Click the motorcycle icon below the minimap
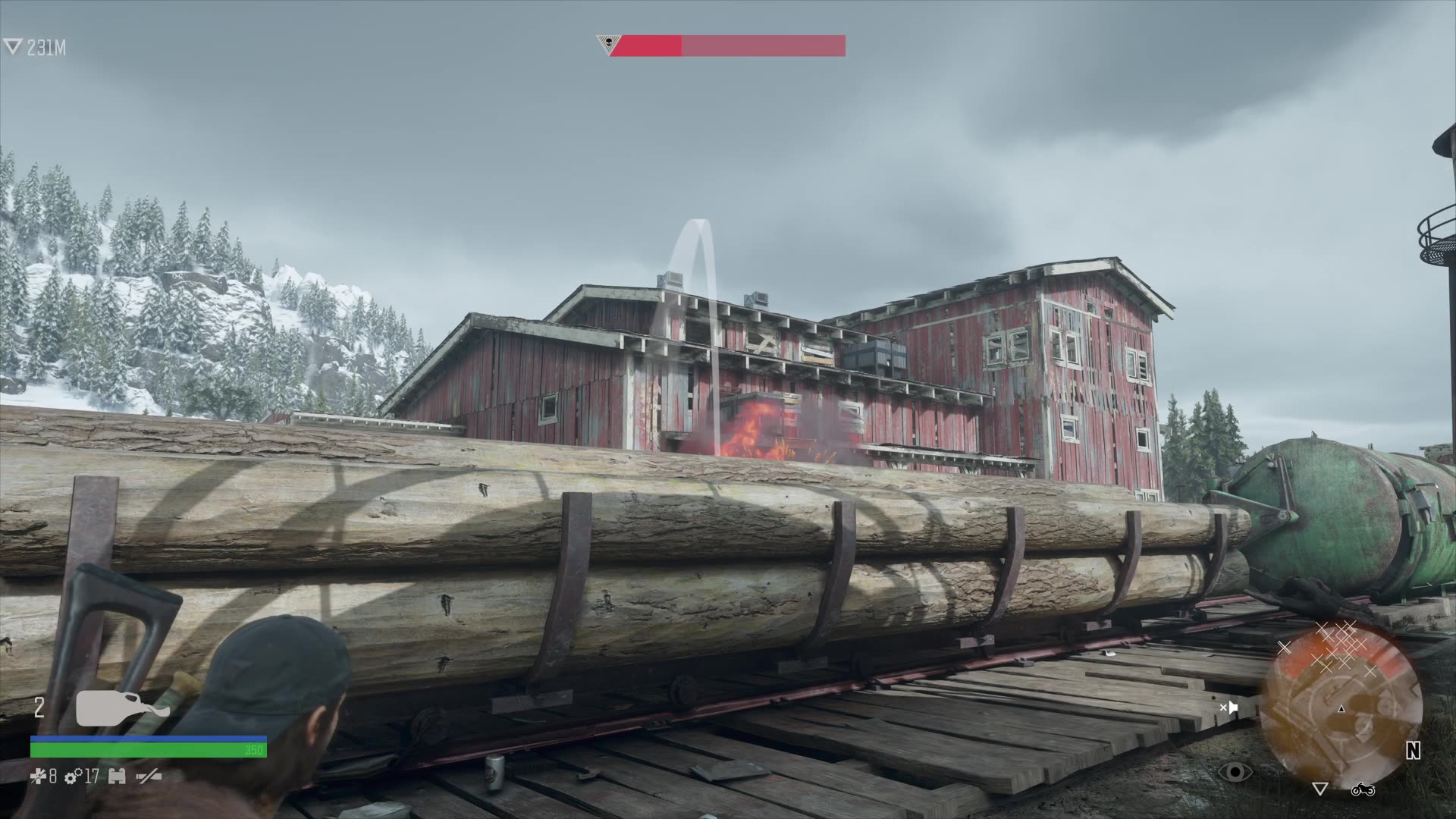Viewport: 1456px width, 819px height. [x=1362, y=790]
